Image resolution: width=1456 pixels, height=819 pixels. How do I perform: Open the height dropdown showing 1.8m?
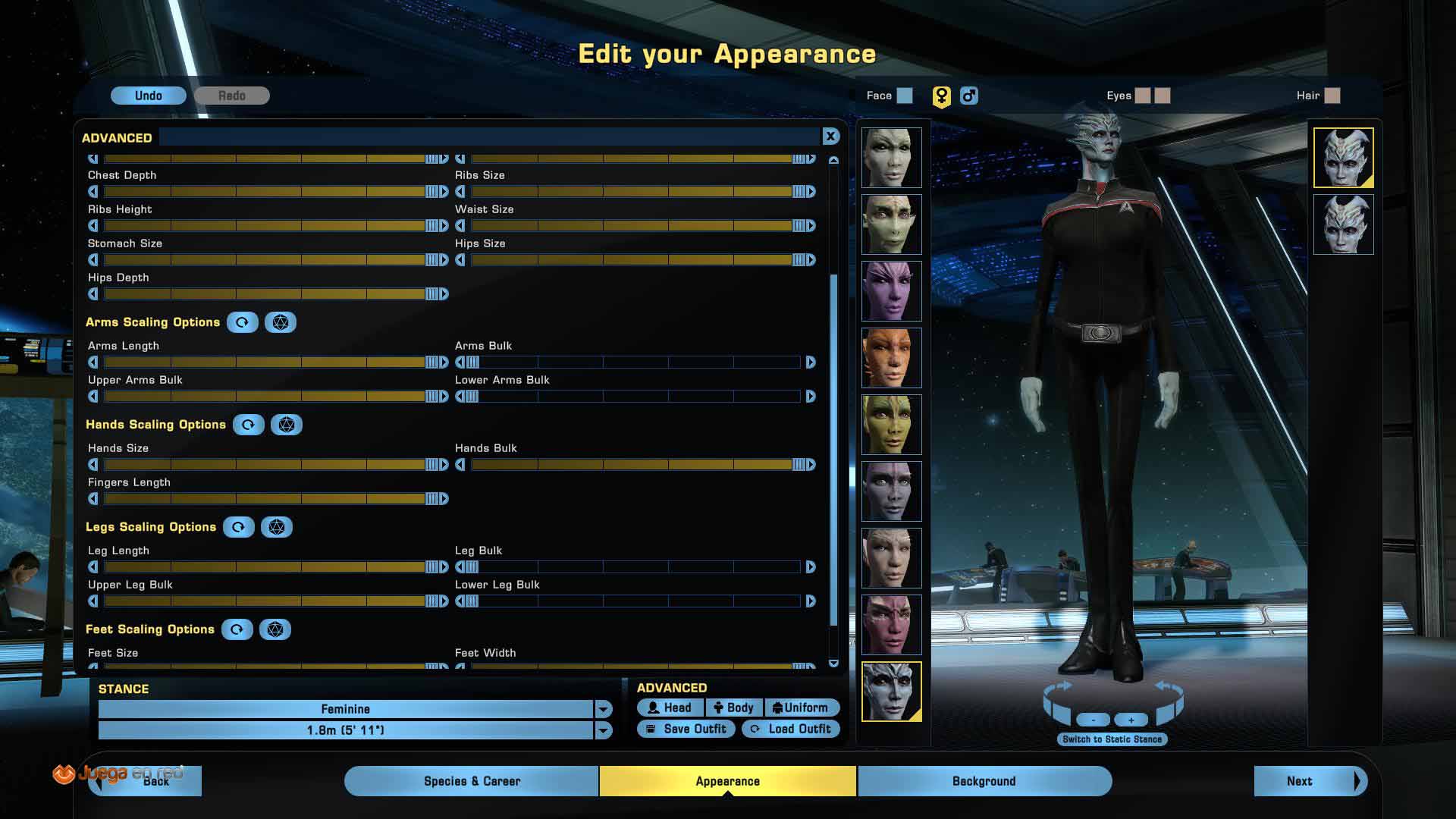pyautogui.click(x=603, y=730)
